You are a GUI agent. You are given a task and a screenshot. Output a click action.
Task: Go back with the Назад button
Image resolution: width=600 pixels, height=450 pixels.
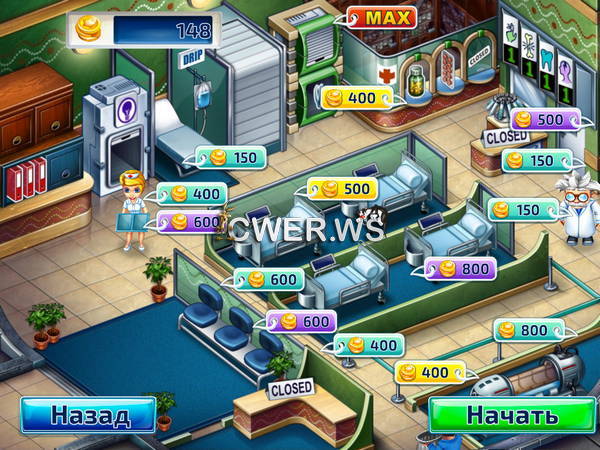pyautogui.click(x=89, y=414)
